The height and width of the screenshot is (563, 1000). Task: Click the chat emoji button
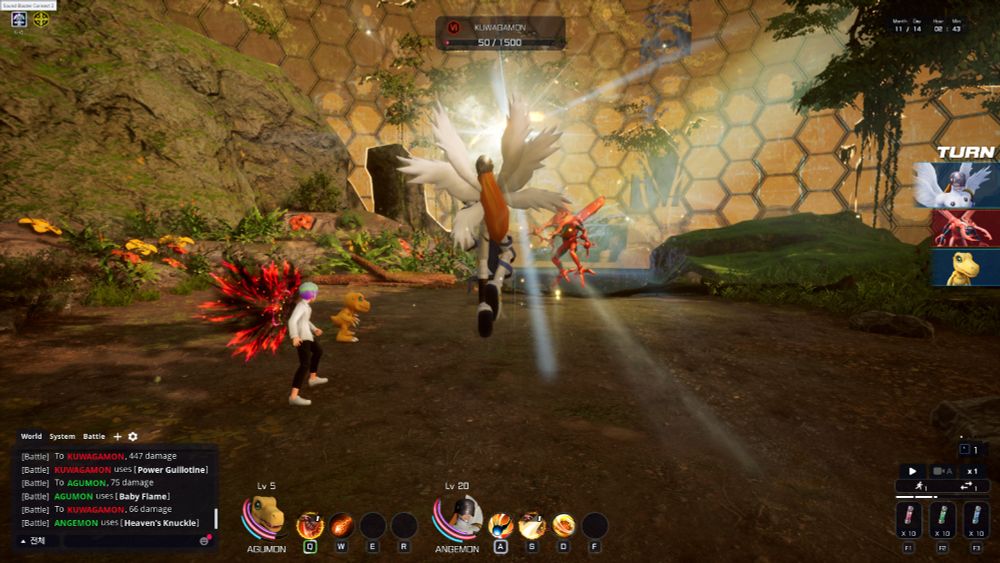204,540
